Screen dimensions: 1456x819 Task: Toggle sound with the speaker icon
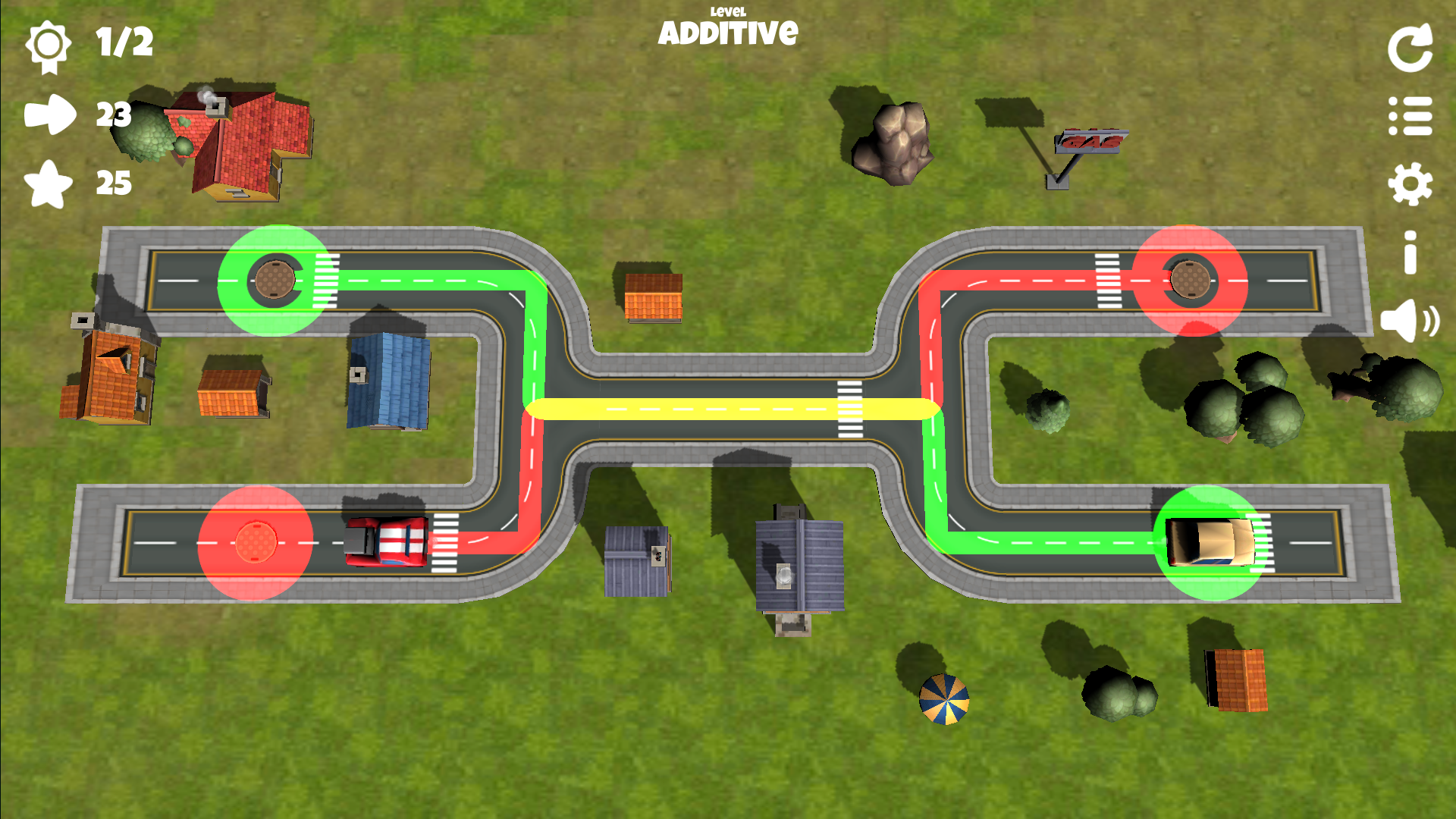tap(1408, 321)
